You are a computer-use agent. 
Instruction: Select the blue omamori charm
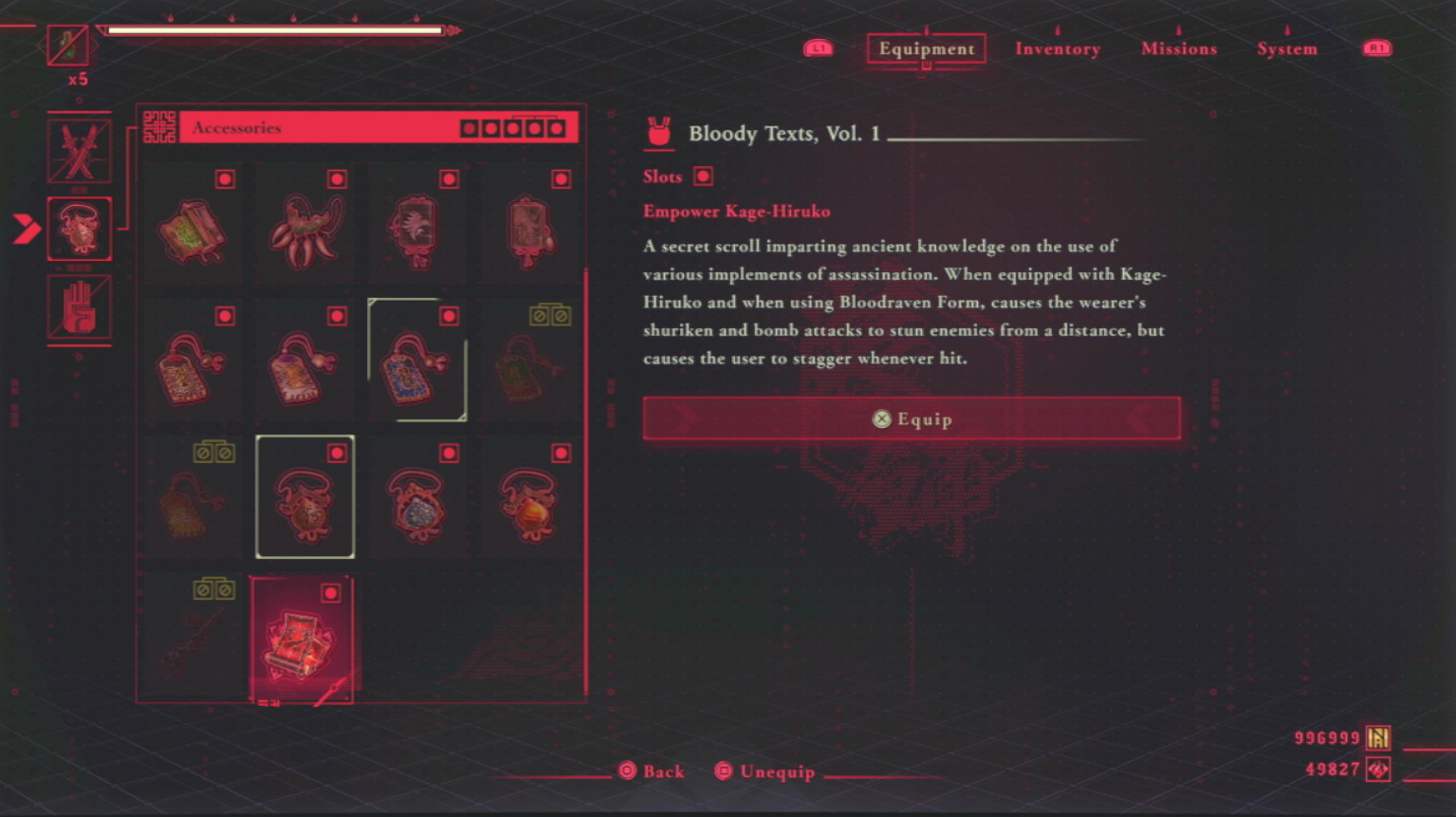416,363
